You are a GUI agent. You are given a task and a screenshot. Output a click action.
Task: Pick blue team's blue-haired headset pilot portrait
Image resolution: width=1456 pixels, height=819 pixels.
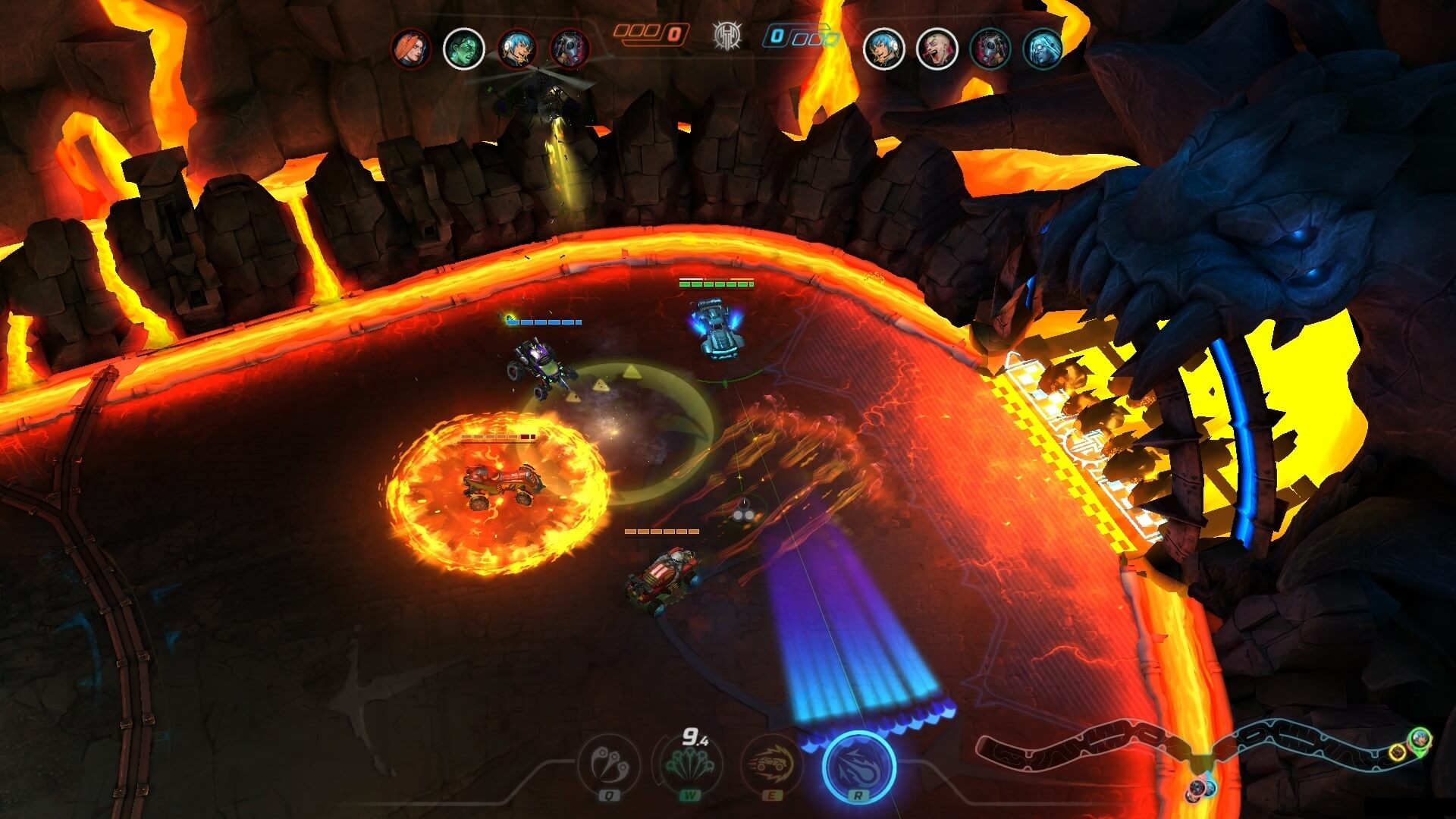tap(884, 49)
